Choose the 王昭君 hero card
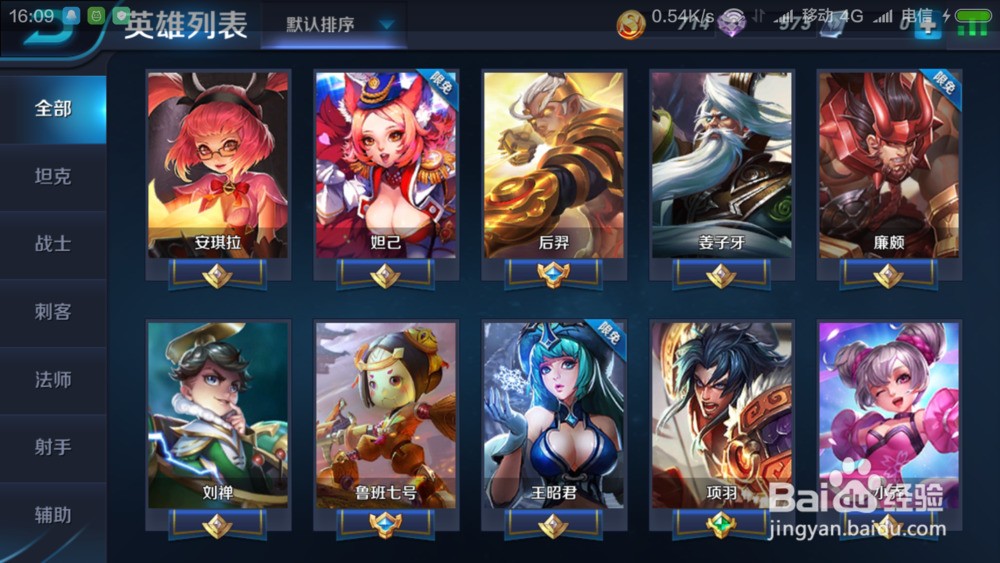Screen dimensions: 1000x563 [554, 415]
